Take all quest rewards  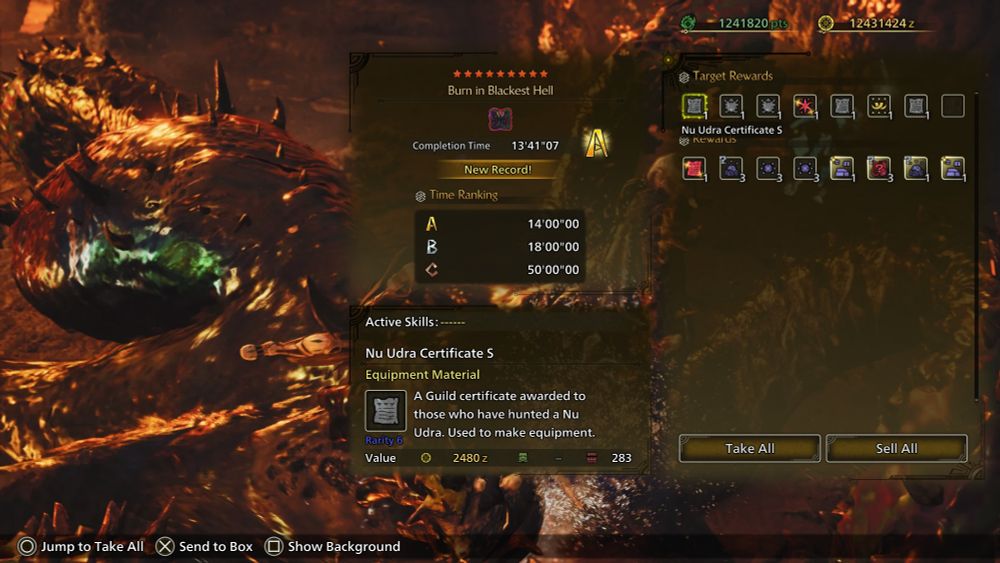(750, 448)
